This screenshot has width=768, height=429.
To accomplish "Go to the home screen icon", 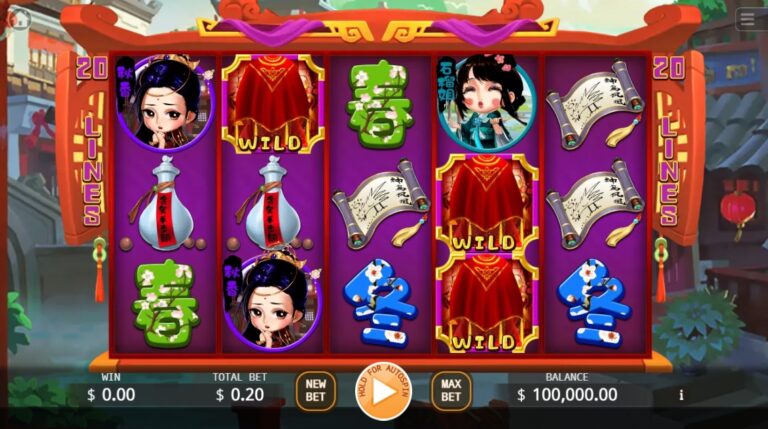I will pyautogui.click(x=18, y=19).
